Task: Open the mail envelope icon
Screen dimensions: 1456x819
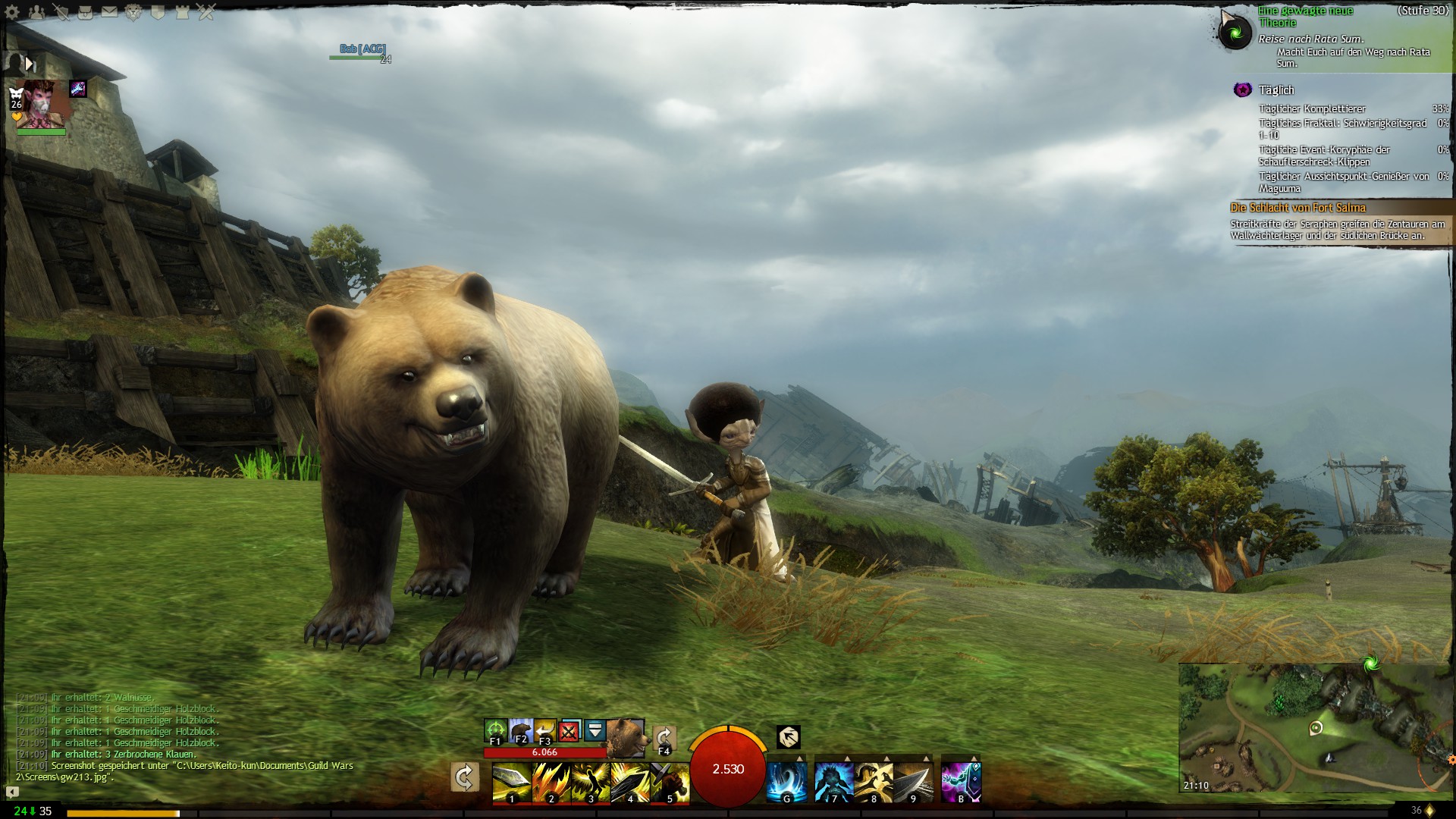Action: point(109,12)
